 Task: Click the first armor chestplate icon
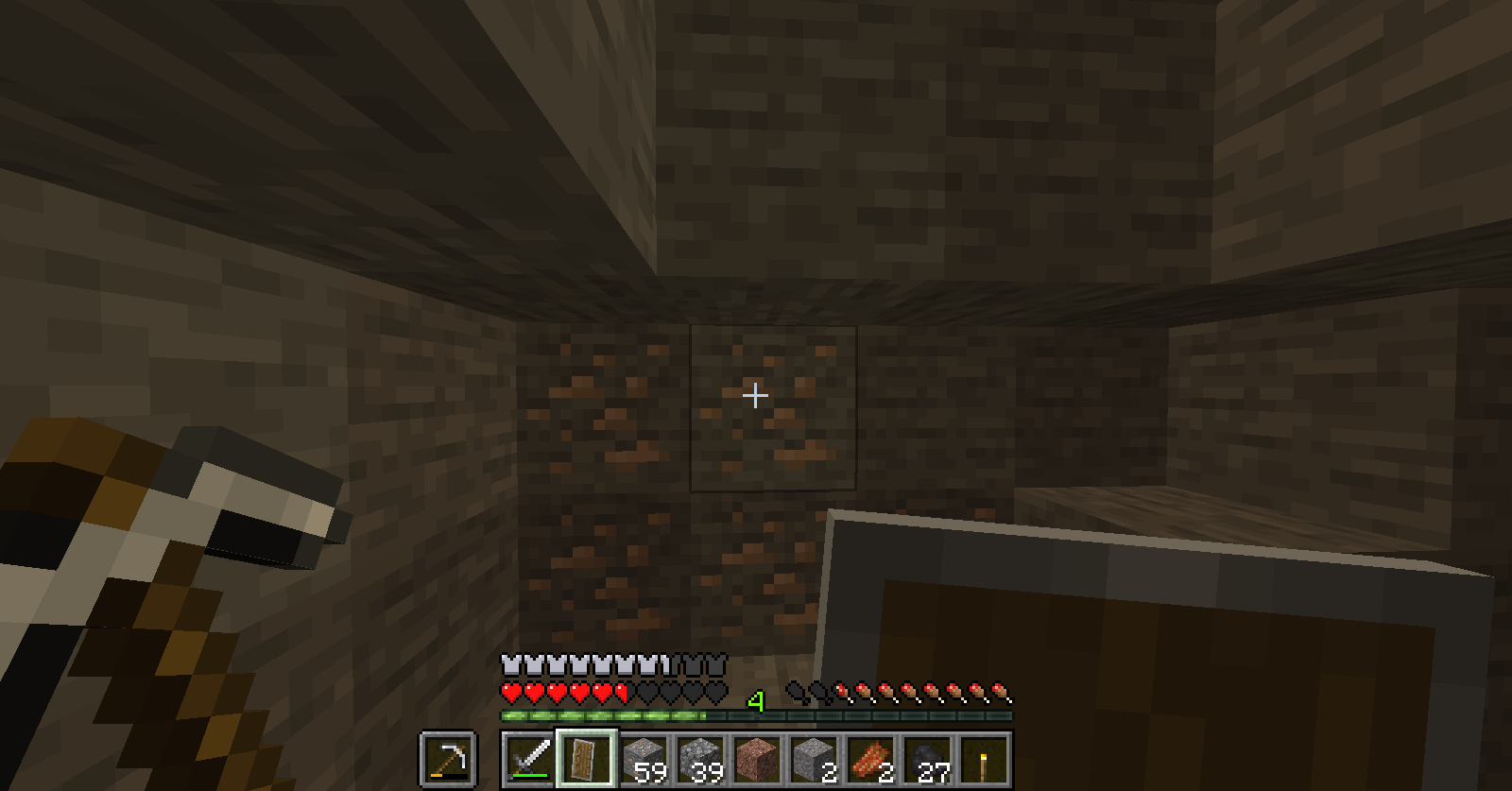(509, 663)
